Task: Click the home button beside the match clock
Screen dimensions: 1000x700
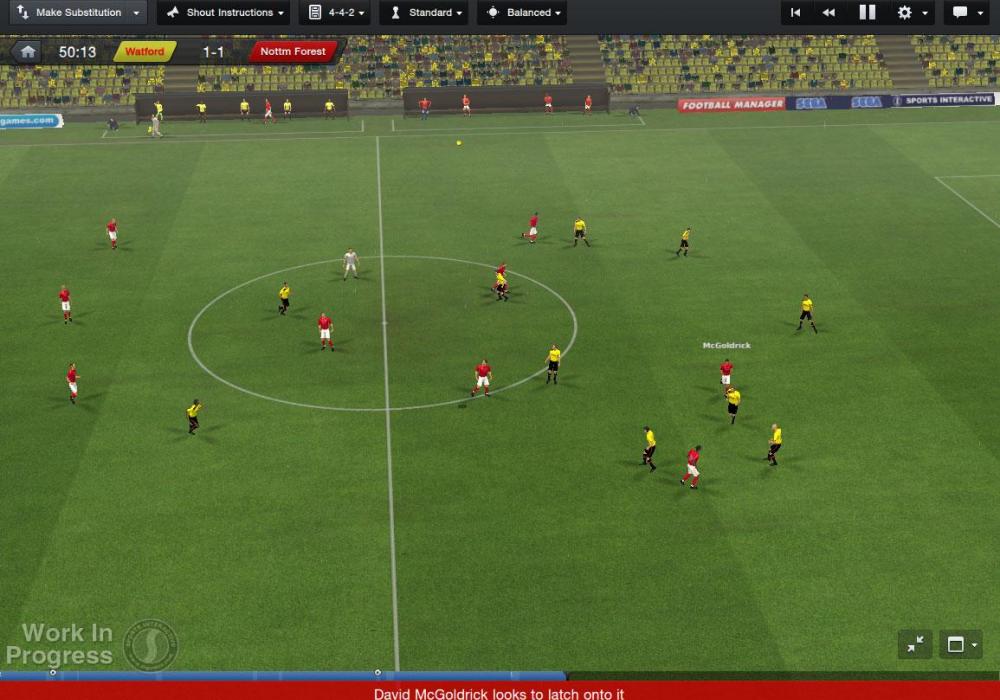Action: point(28,52)
